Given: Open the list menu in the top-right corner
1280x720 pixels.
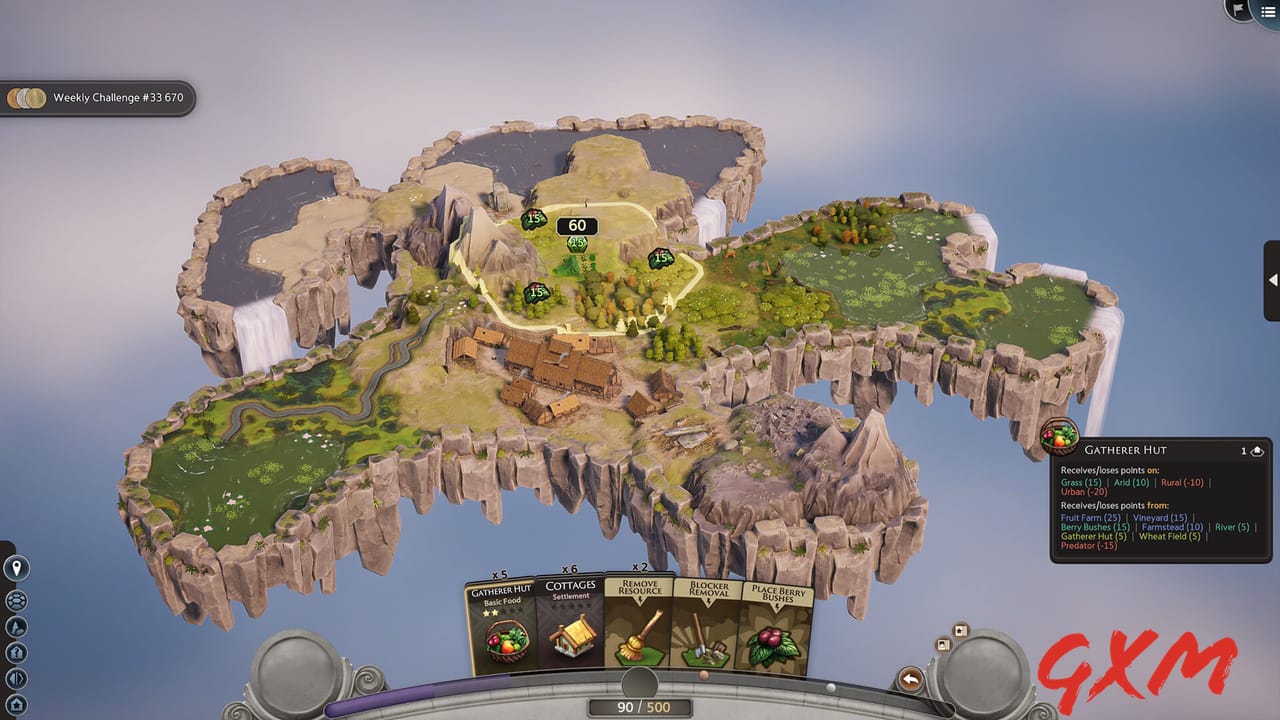Looking at the screenshot, I should (x=1268, y=11).
